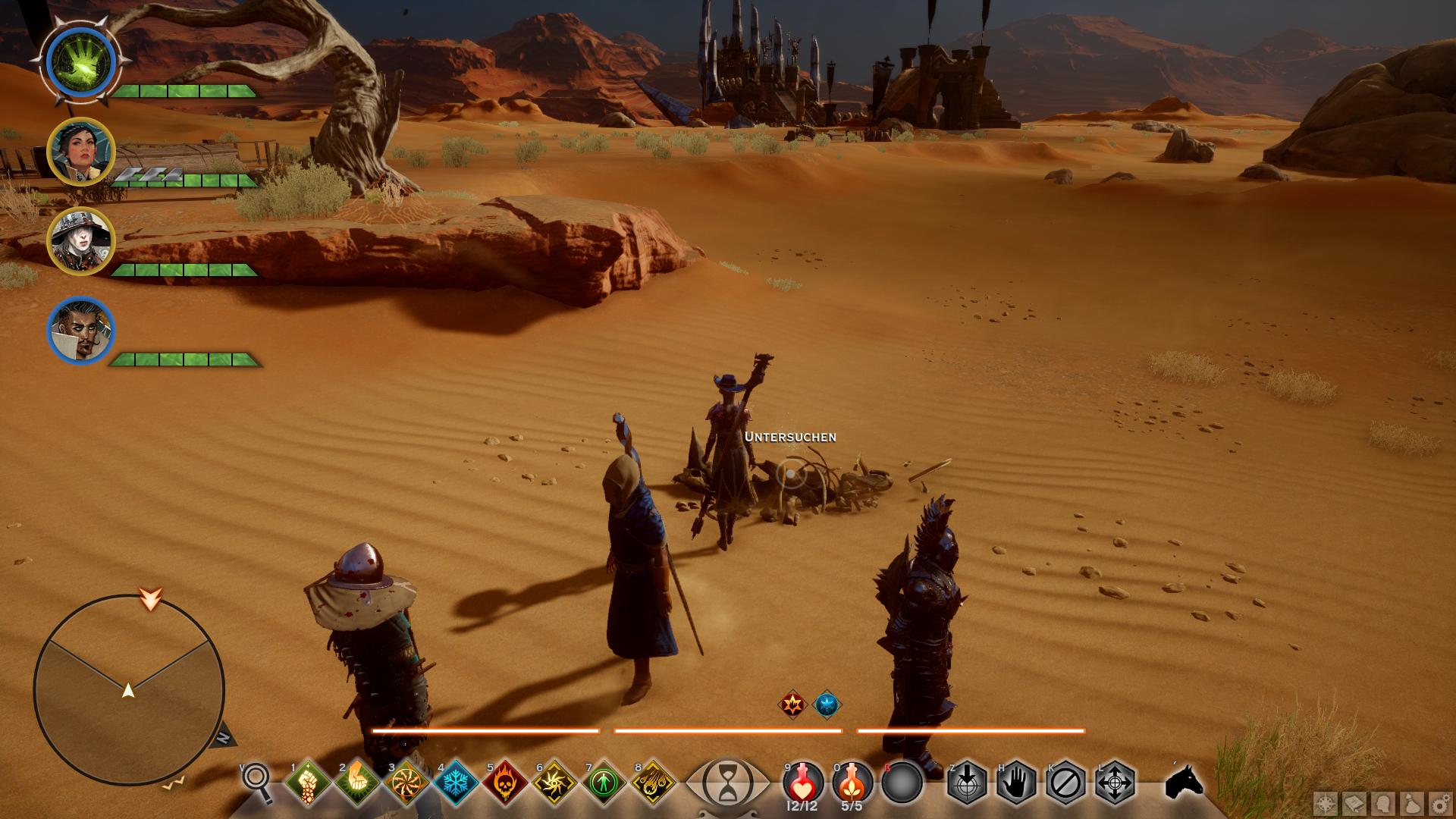The image size is (1456, 819).
Task: Summon the mount with horse icon
Action: point(1185,781)
